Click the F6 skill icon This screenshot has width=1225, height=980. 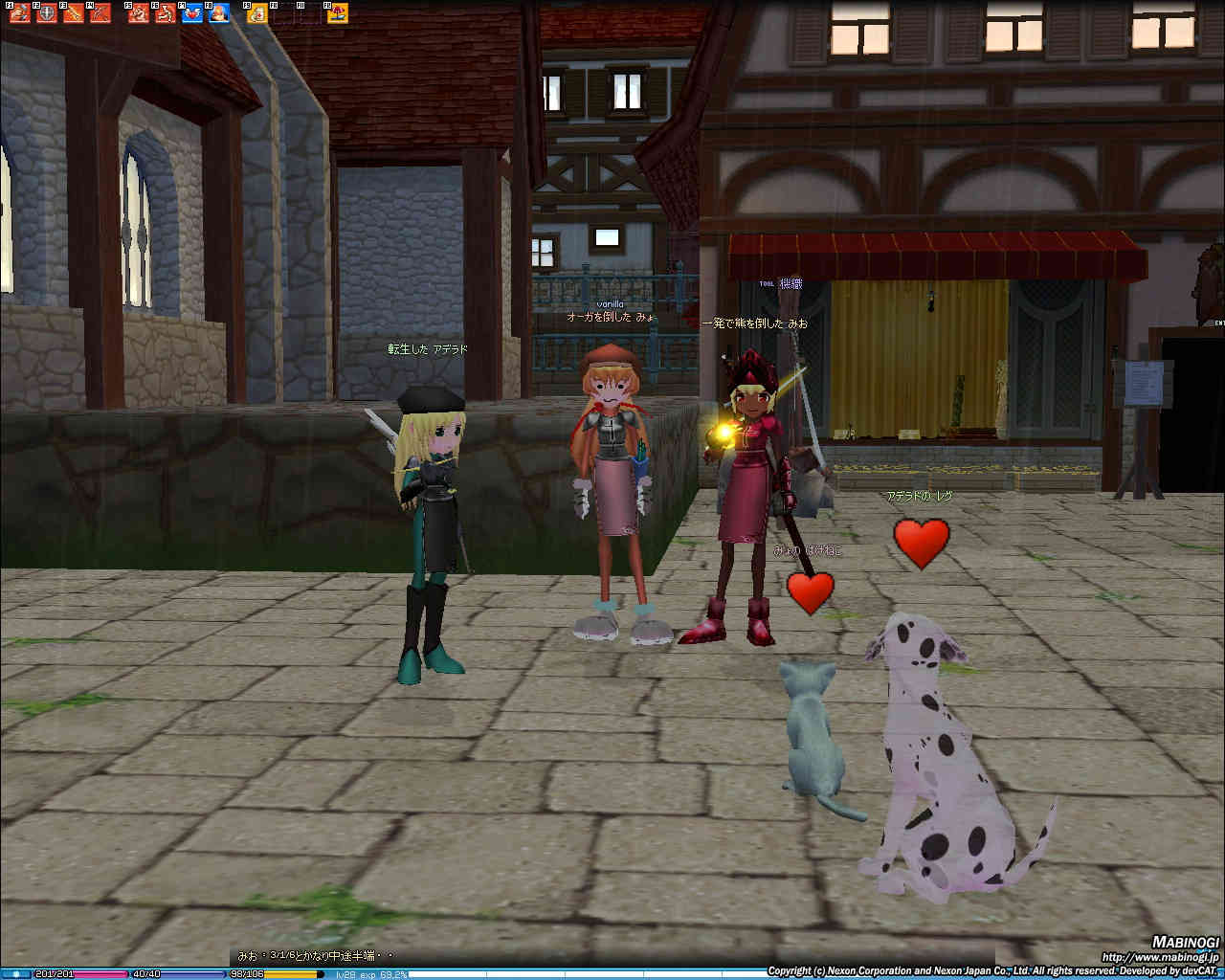[166, 13]
